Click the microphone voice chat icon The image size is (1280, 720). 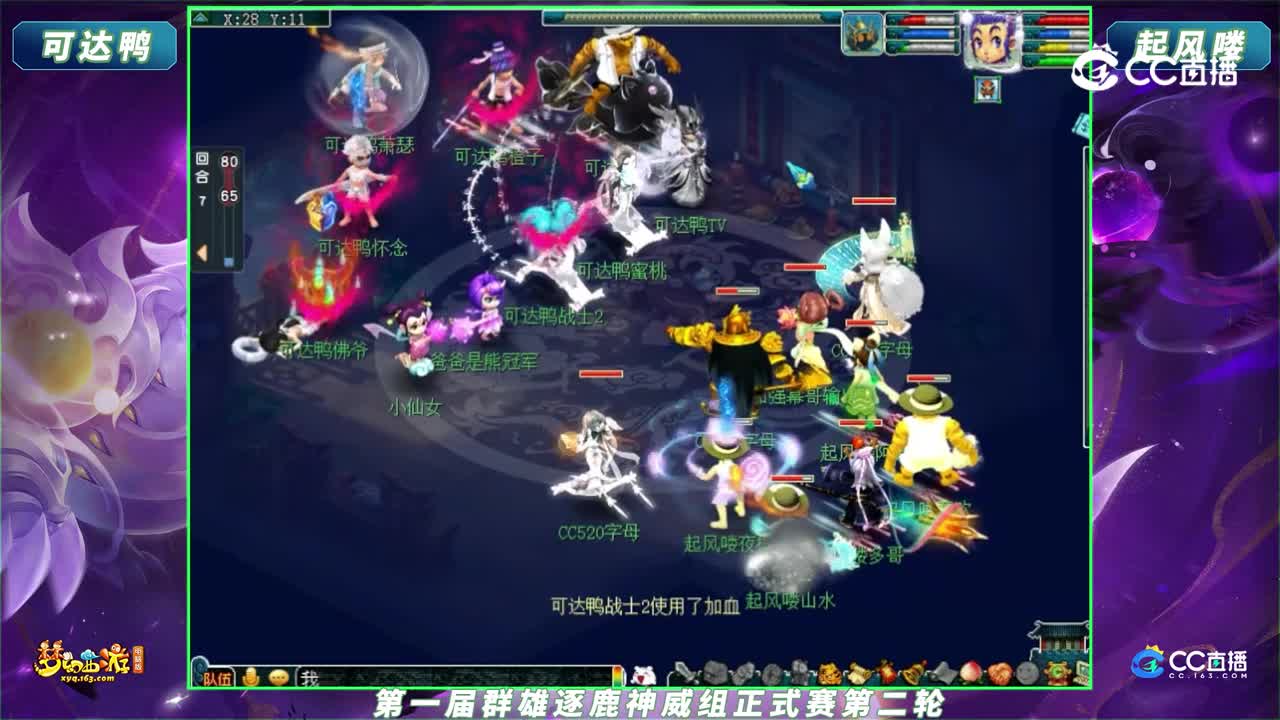[250, 677]
